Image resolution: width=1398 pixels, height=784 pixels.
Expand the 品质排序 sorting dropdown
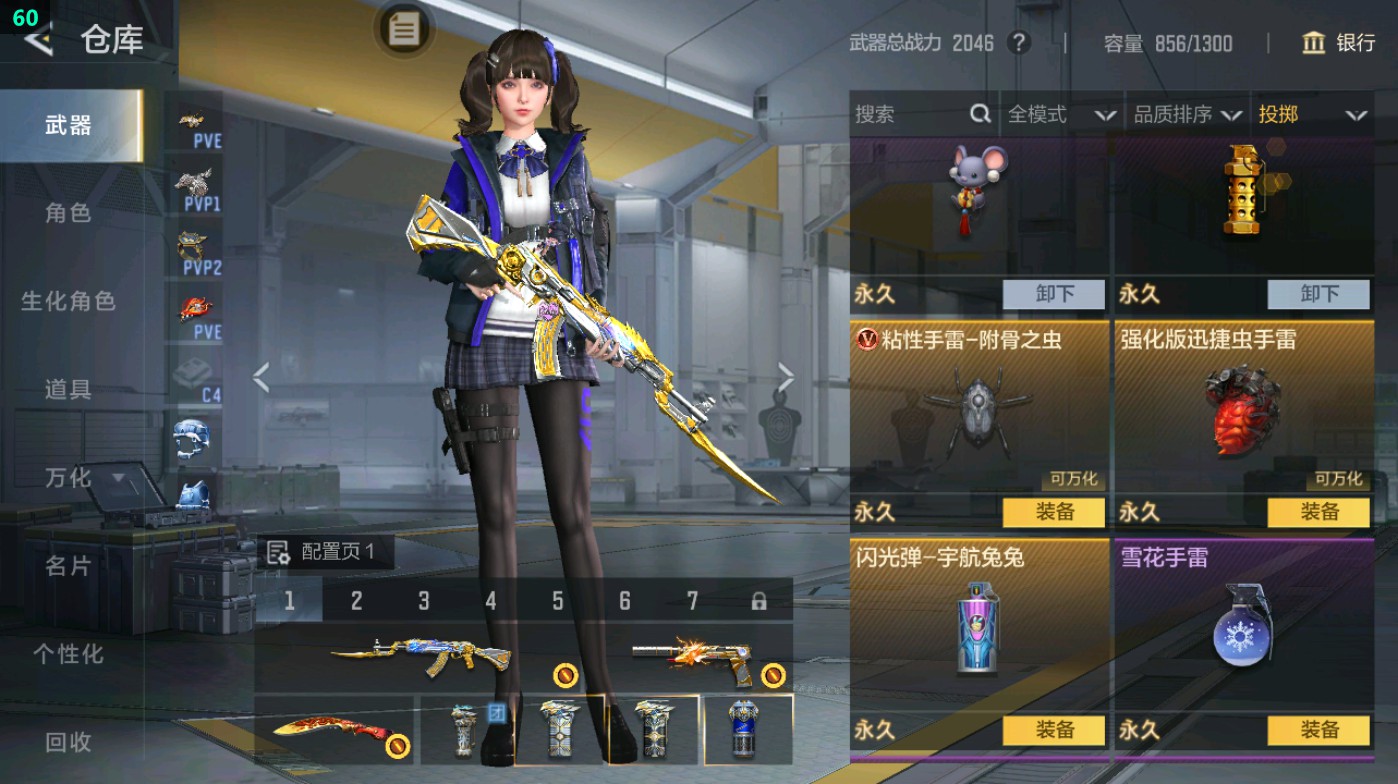[x=1190, y=115]
